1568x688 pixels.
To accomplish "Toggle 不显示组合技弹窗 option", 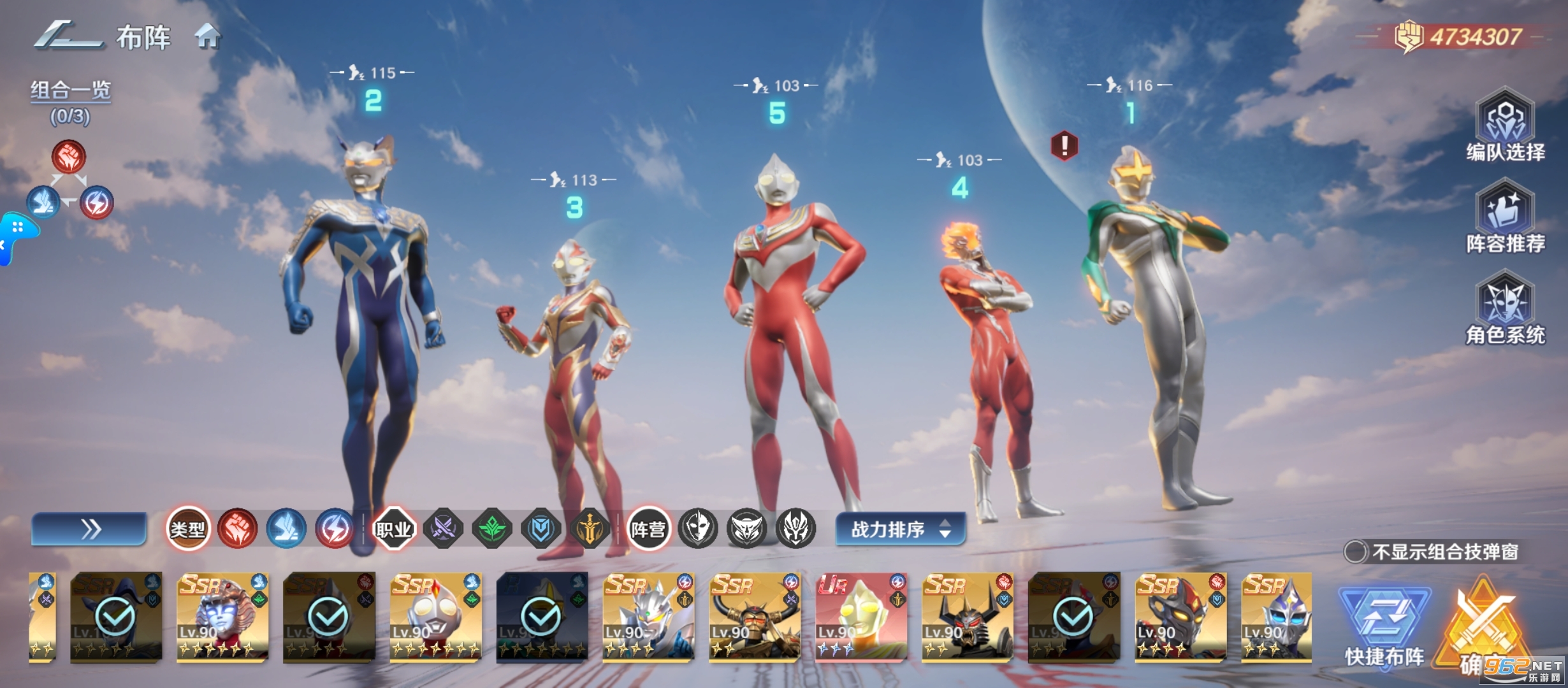I will tap(1356, 552).
